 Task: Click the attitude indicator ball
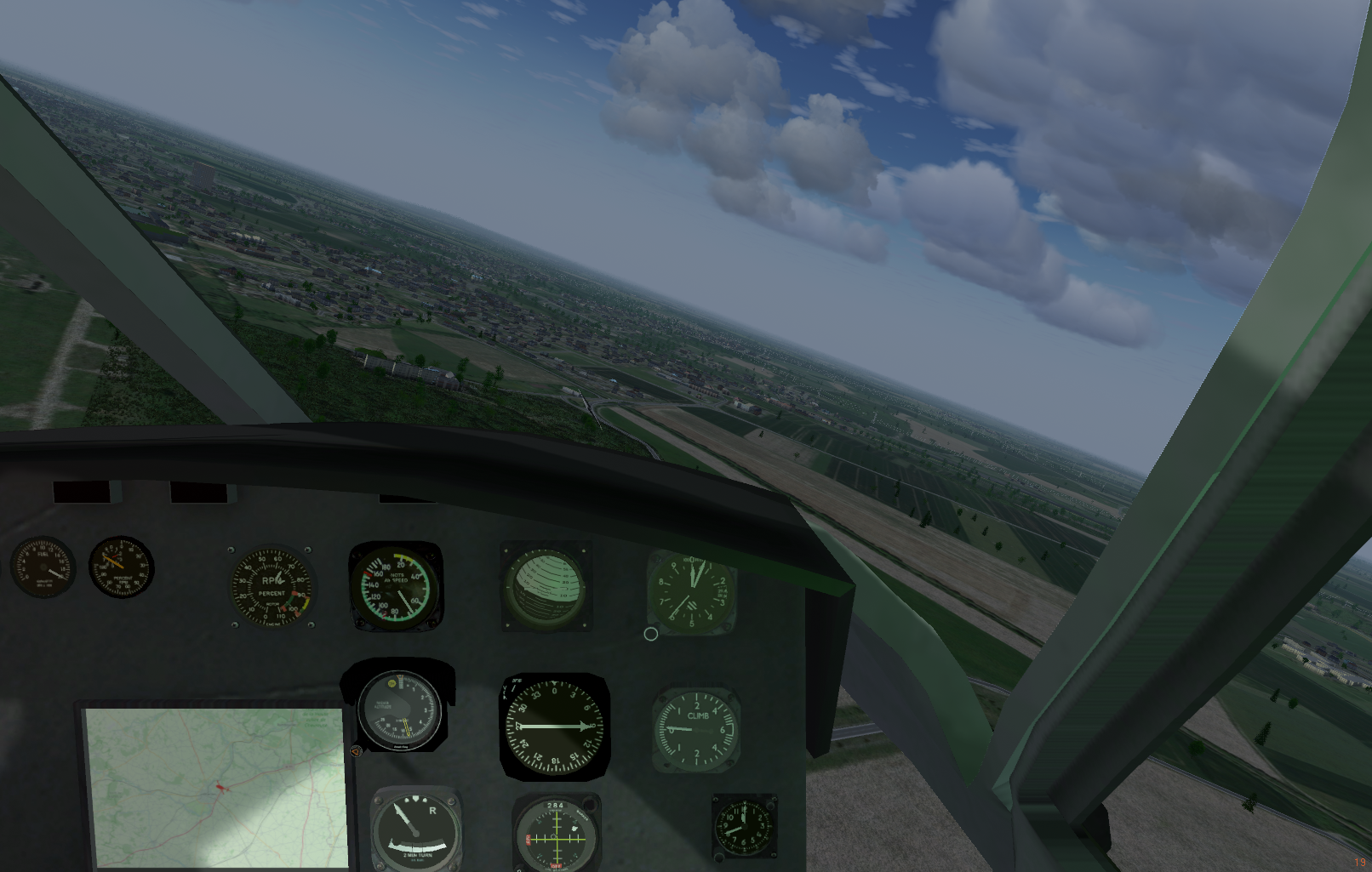tap(545, 587)
